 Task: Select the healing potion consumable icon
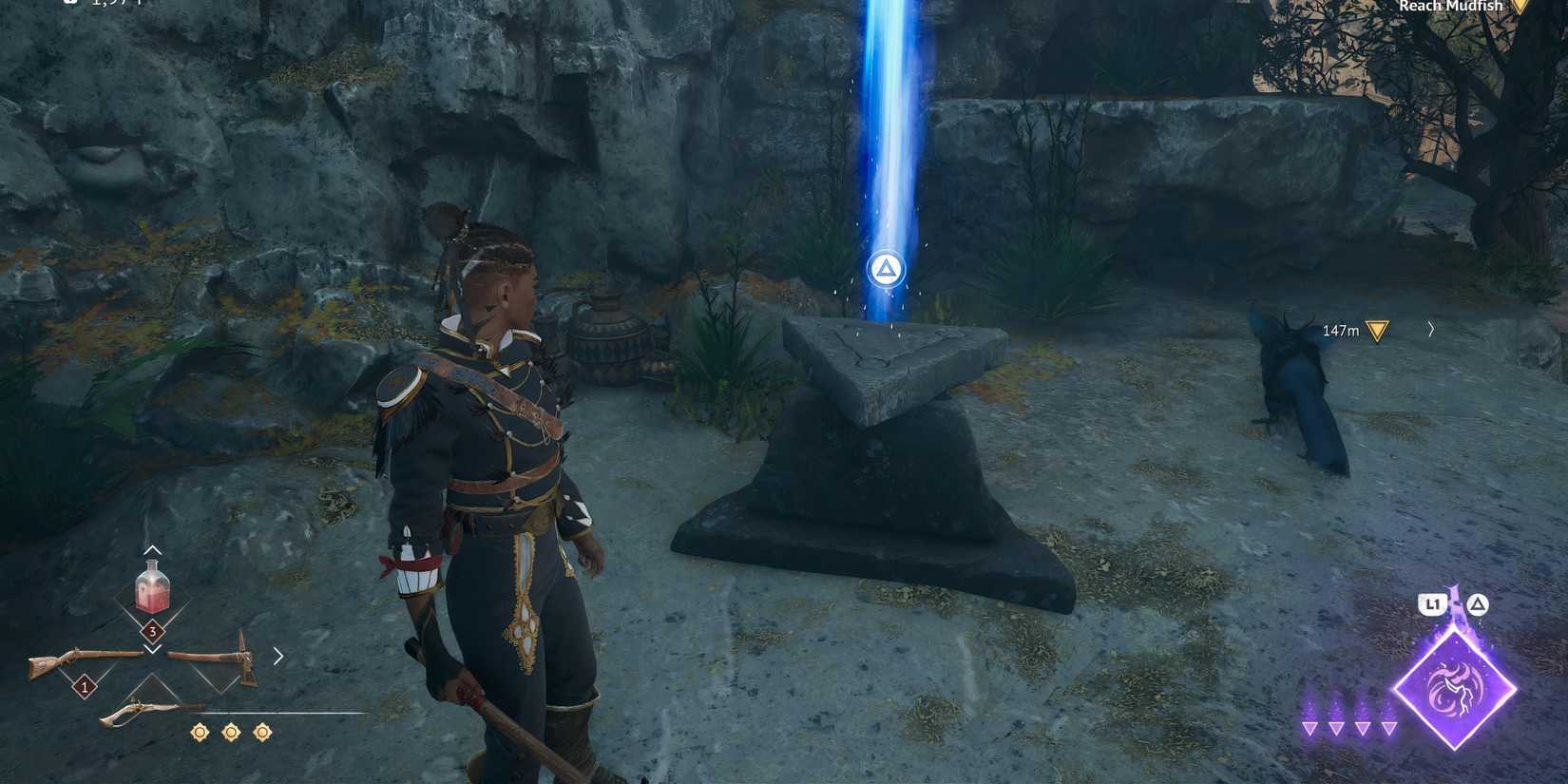[152, 589]
